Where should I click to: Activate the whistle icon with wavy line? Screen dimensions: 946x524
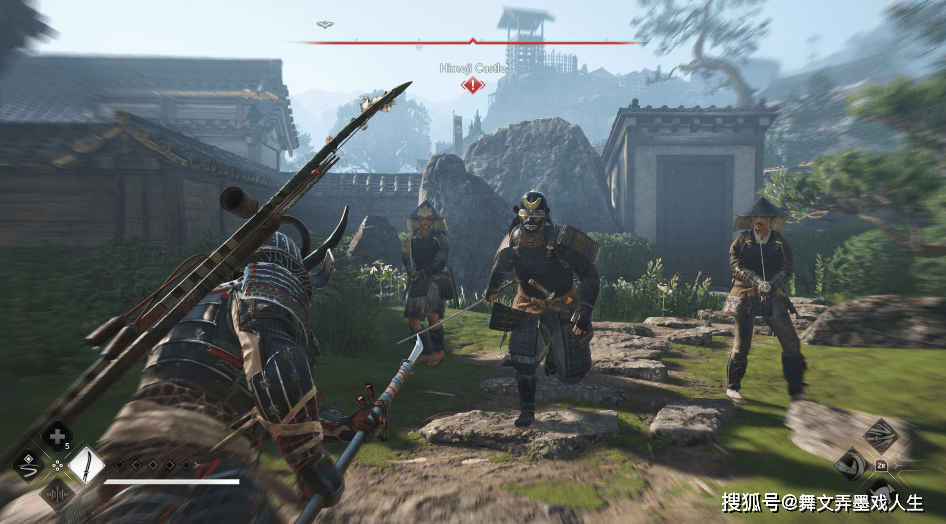point(29,465)
